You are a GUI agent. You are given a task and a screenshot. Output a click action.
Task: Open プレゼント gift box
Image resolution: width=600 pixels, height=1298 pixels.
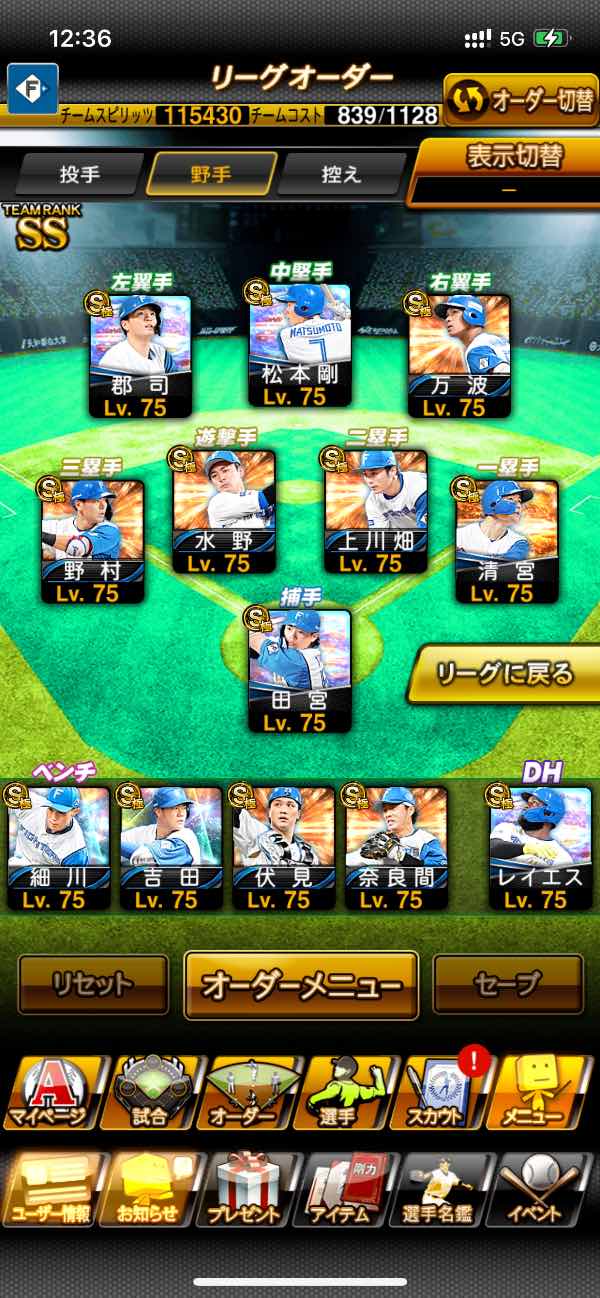tap(245, 1190)
